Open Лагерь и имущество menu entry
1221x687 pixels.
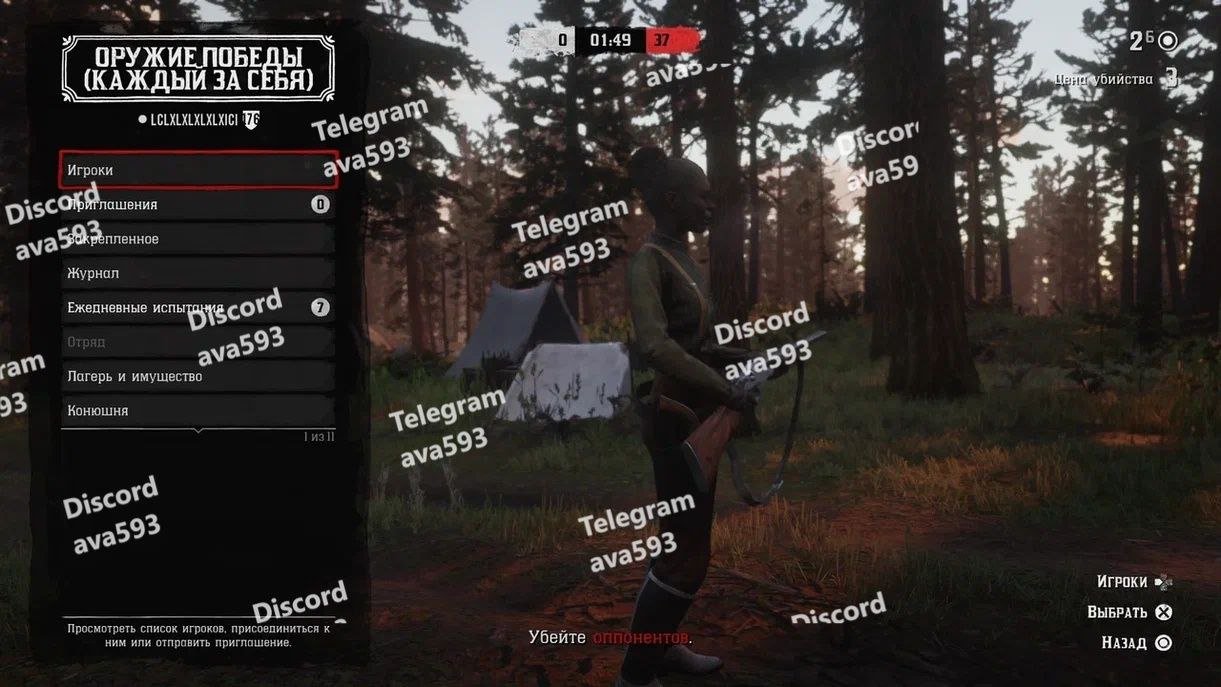coord(198,376)
